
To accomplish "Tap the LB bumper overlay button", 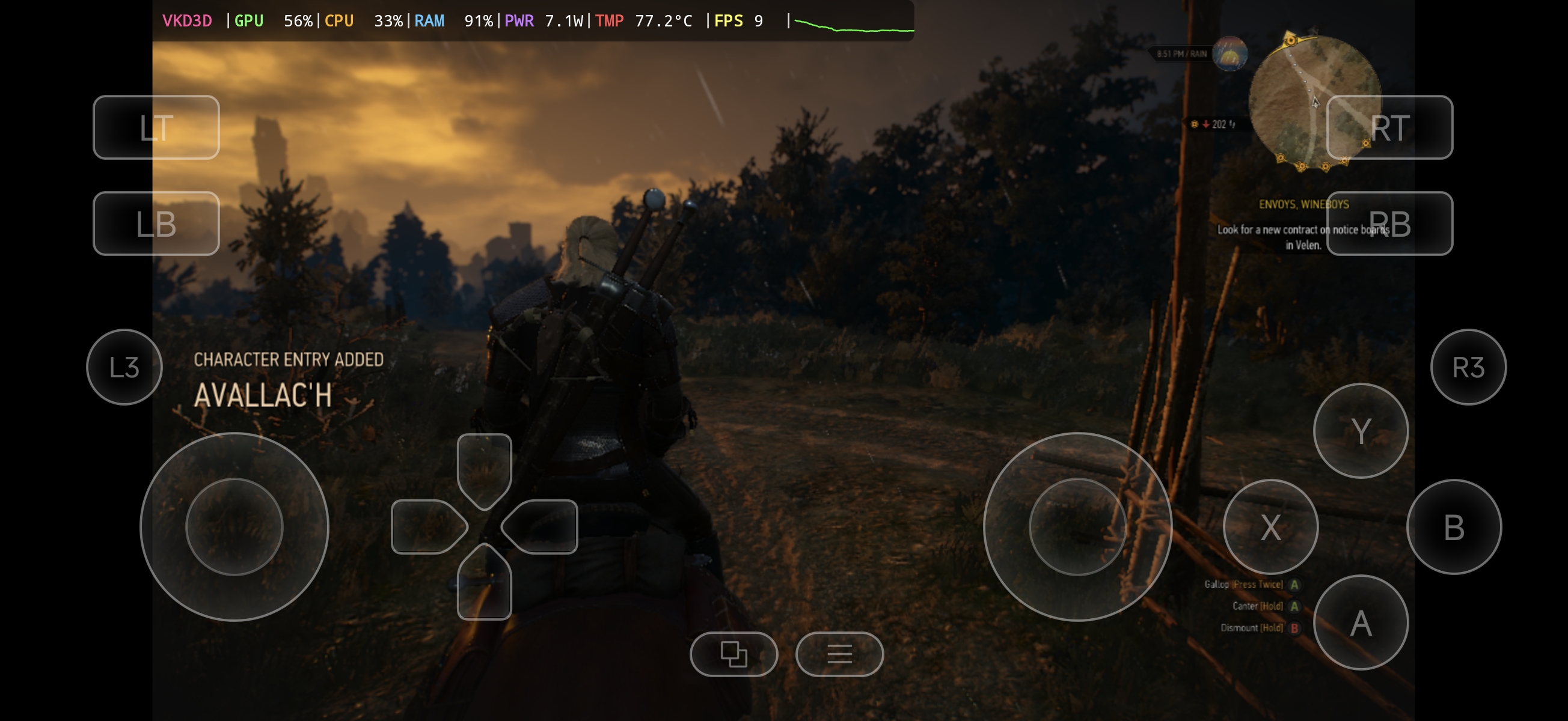I will 156,224.
